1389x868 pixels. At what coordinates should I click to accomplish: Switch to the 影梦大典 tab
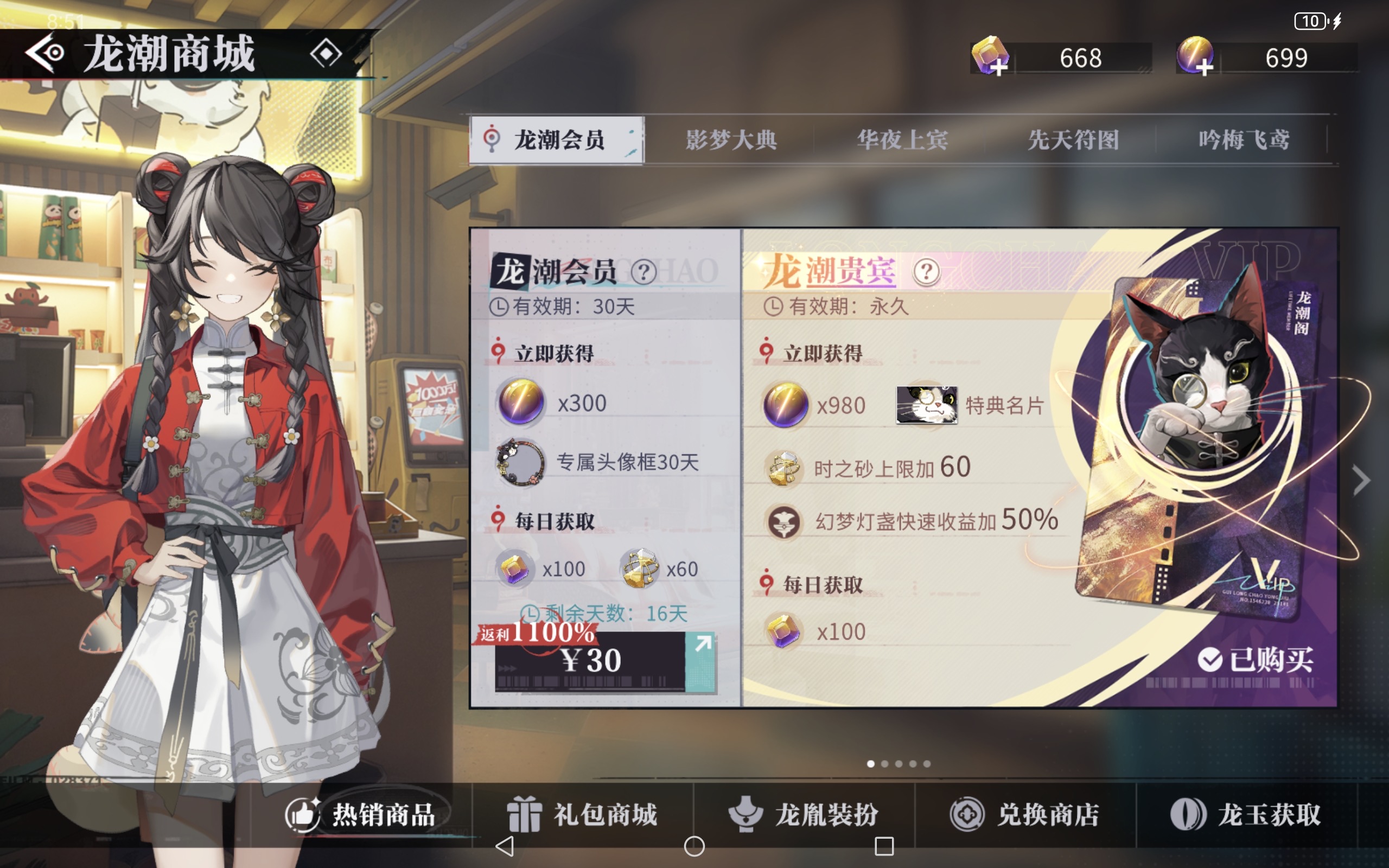[x=731, y=140]
